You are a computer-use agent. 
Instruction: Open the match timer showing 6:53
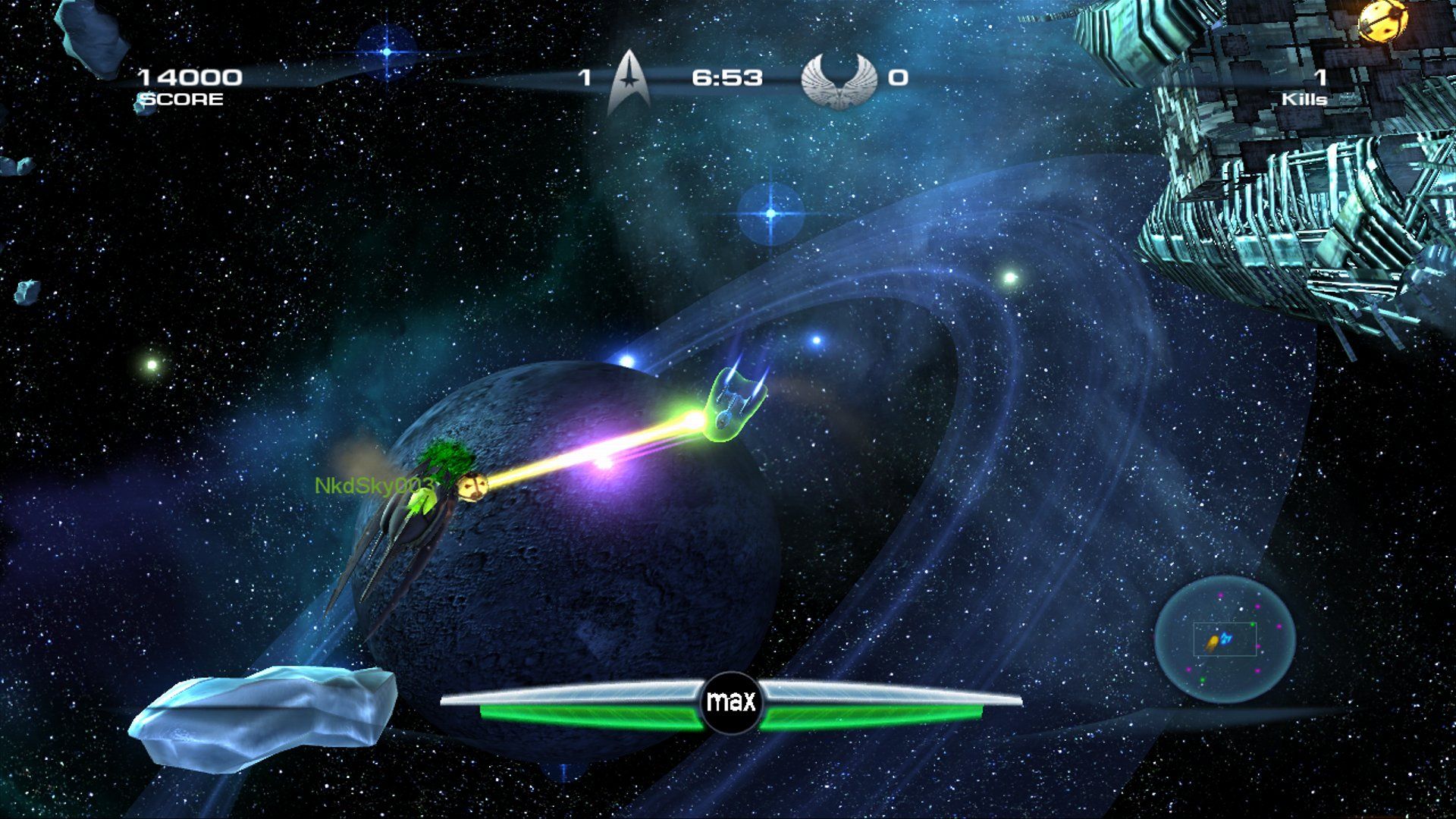click(x=724, y=76)
